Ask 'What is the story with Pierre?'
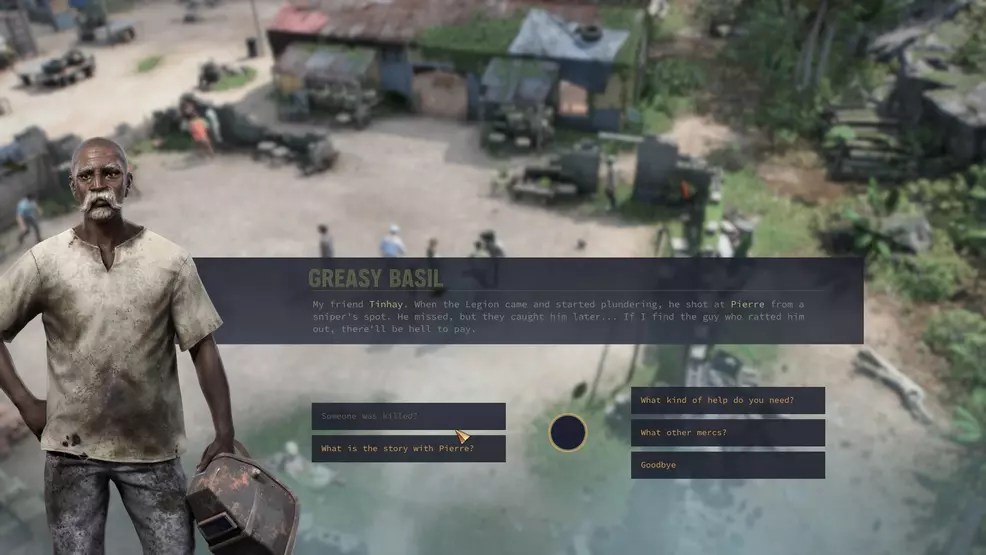This screenshot has height=555, width=986. click(408, 449)
